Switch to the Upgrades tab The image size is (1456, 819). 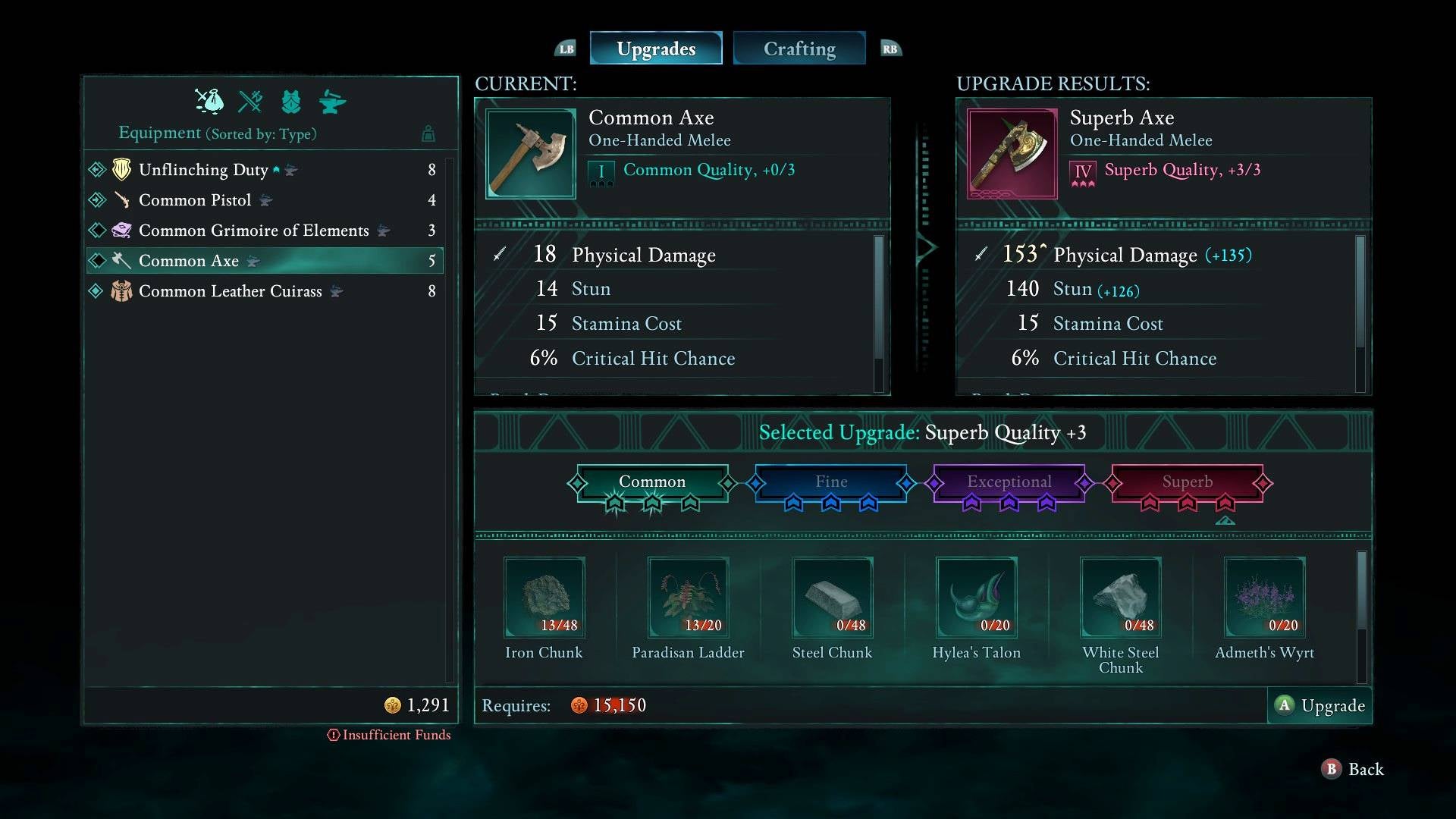click(656, 48)
